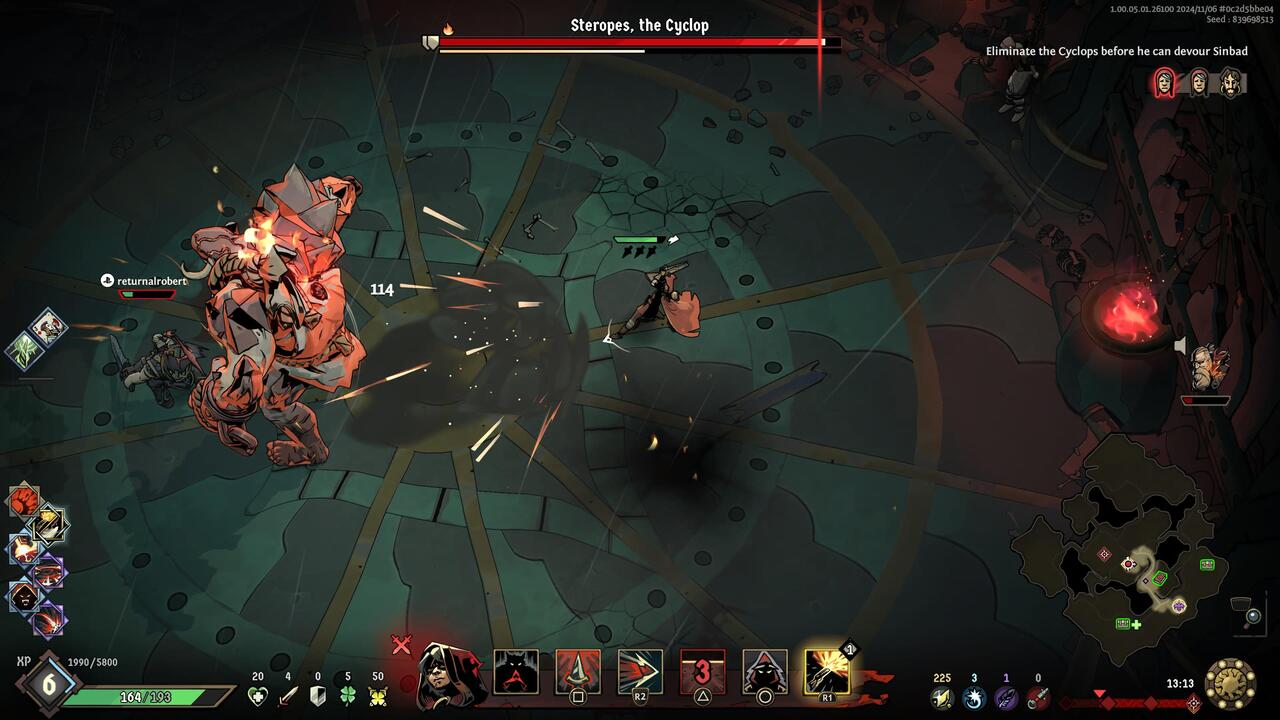Click the level 6 XP badge

point(47,685)
